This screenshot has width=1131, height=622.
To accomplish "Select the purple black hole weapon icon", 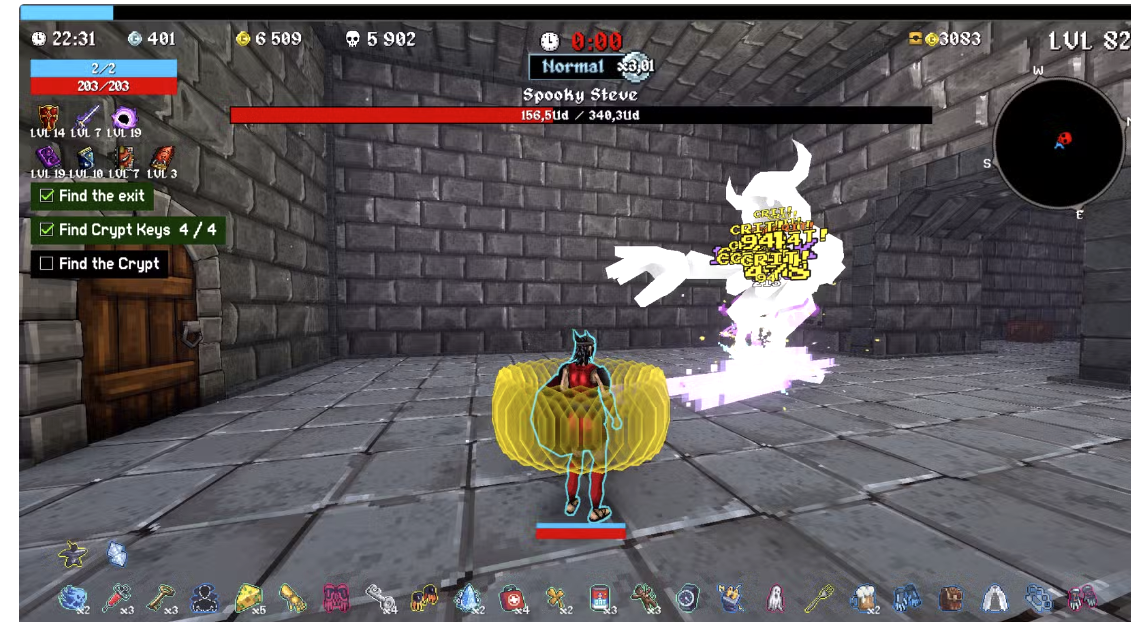I will [x=124, y=118].
